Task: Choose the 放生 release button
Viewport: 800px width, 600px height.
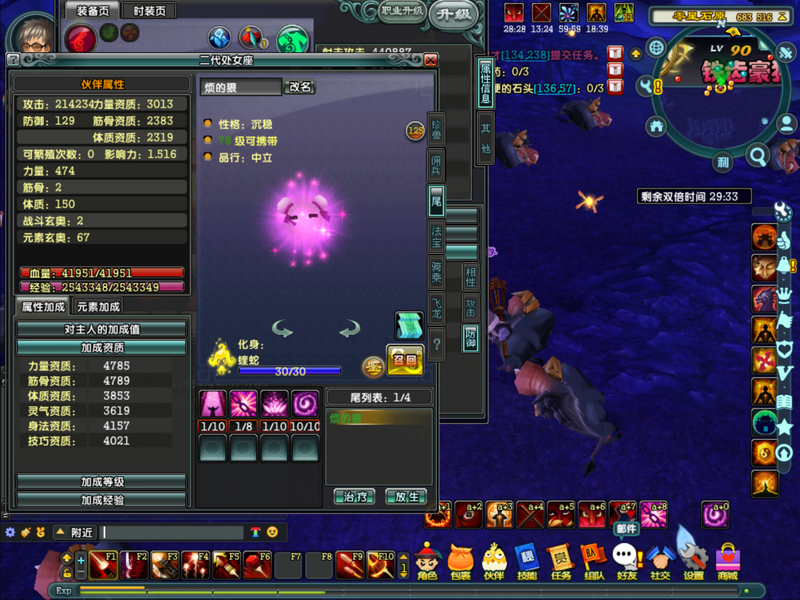Action: click(x=406, y=496)
